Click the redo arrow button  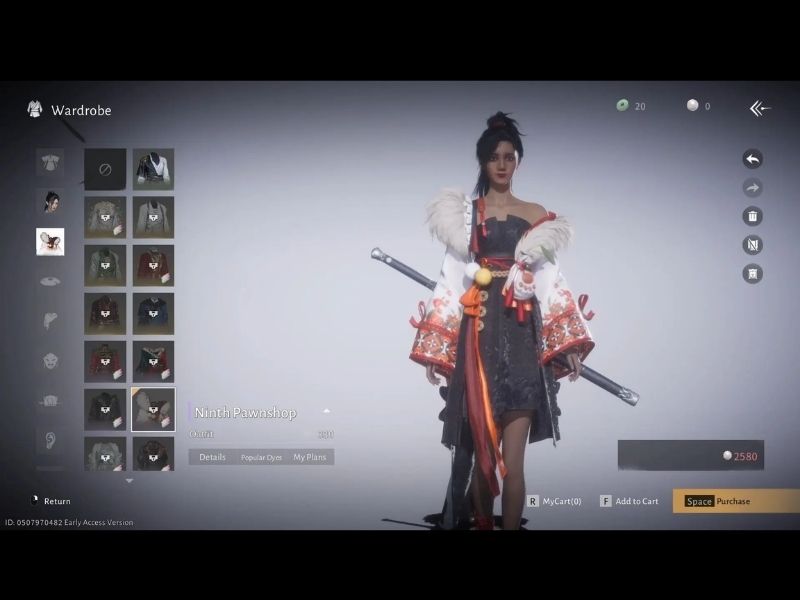pos(753,187)
